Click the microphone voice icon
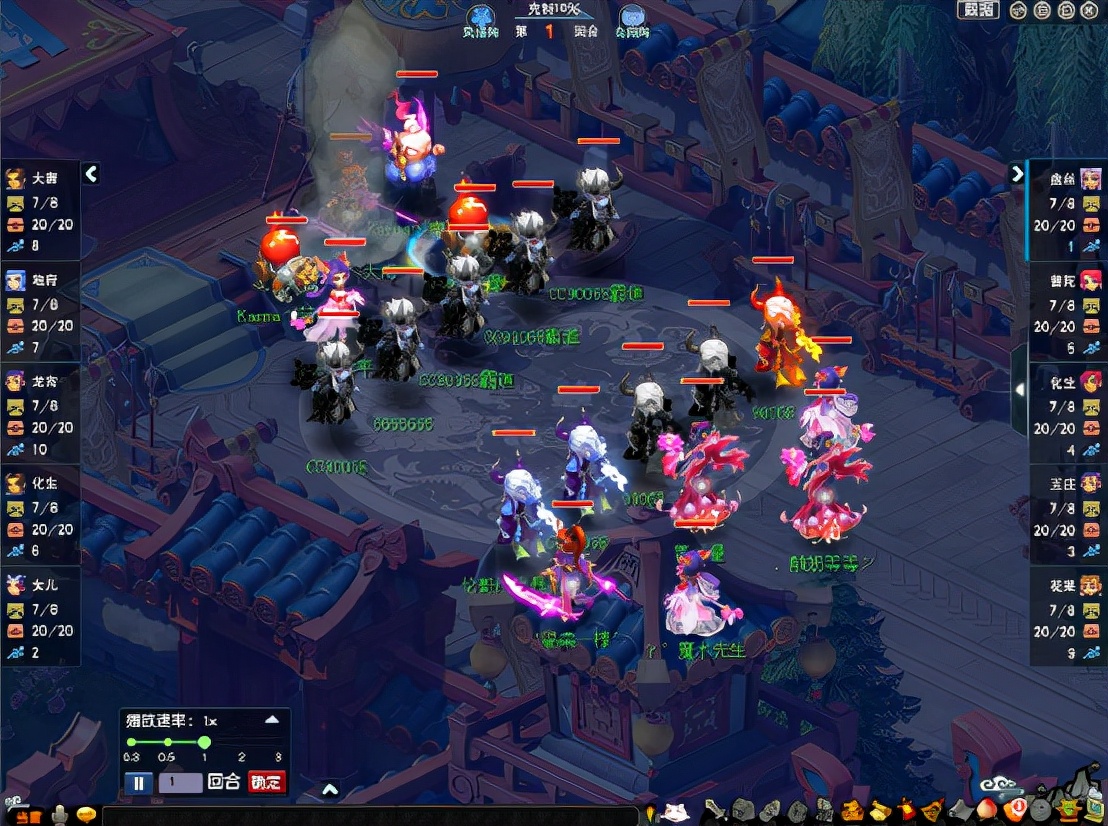This screenshot has height=826, width=1108. (x=61, y=814)
